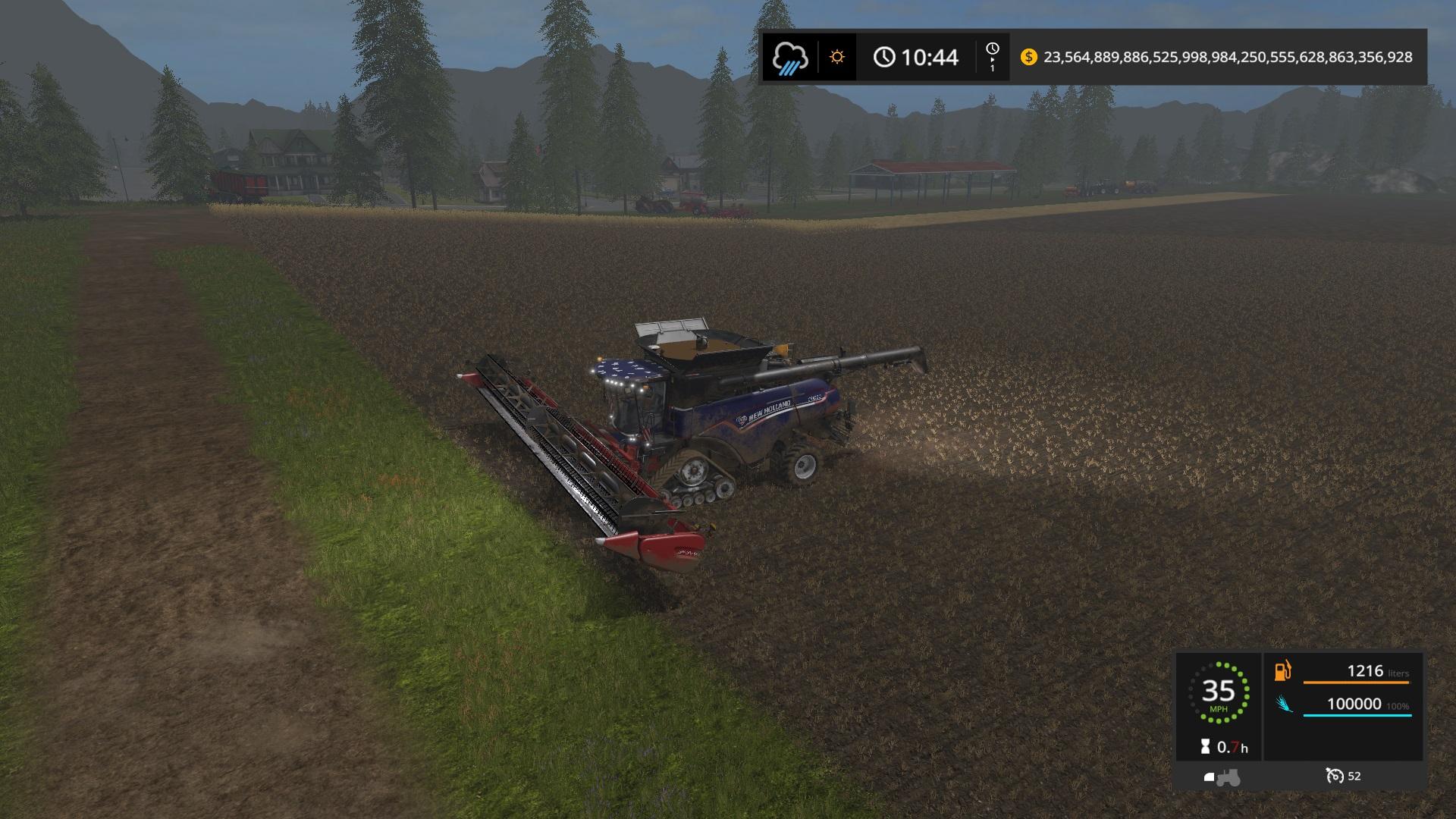Screen dimensions: 1456x819
Task: Click the time scale clock icon
Action: [x=992, y=50]
